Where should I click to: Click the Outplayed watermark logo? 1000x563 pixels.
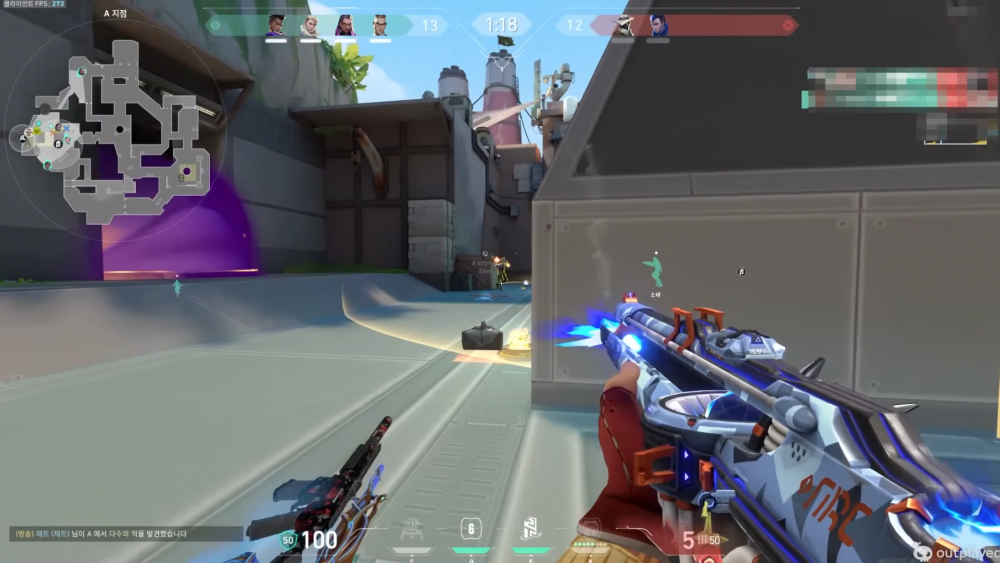click(955, 551)
